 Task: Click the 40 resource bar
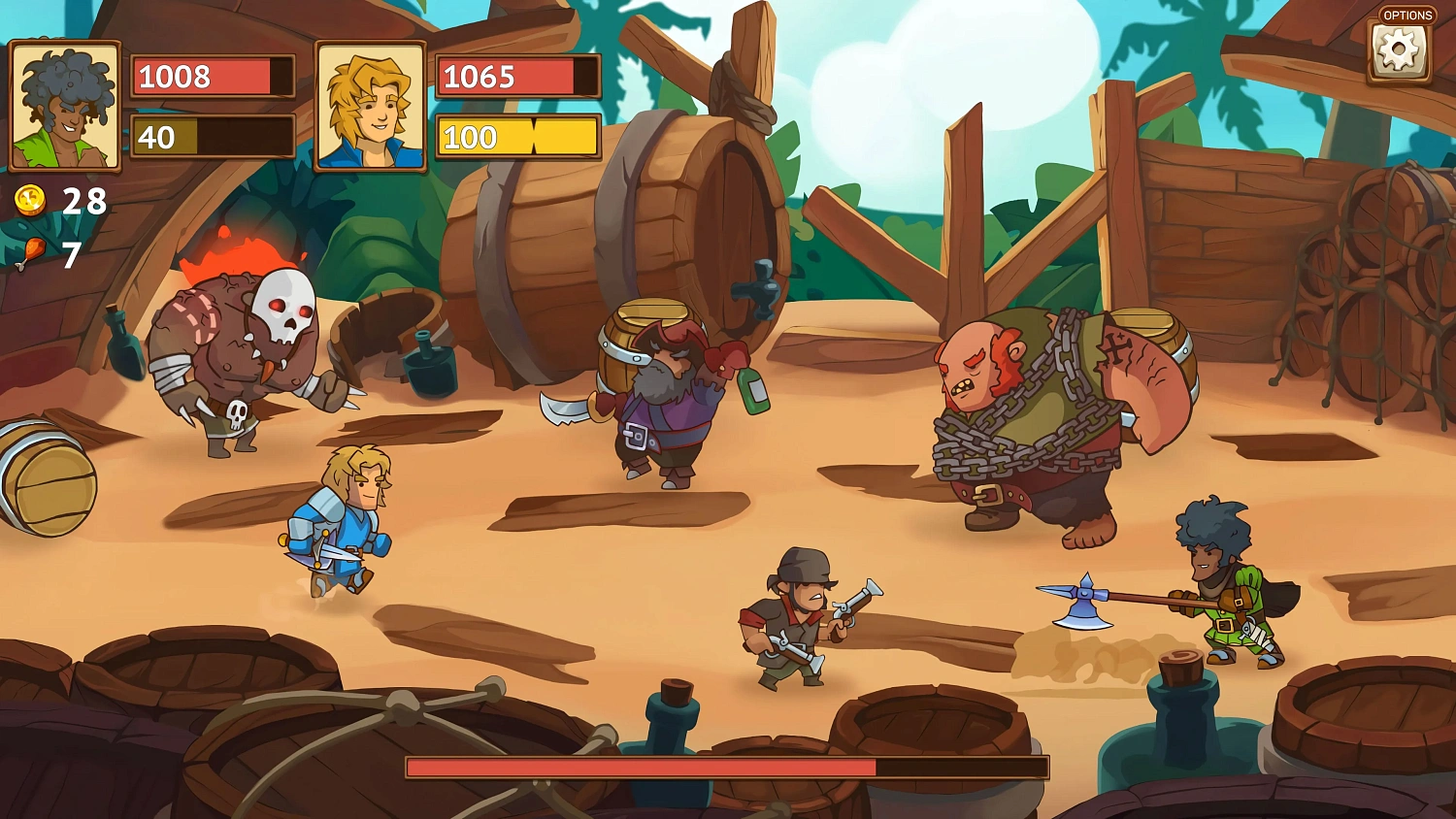[x=212, y=138]
